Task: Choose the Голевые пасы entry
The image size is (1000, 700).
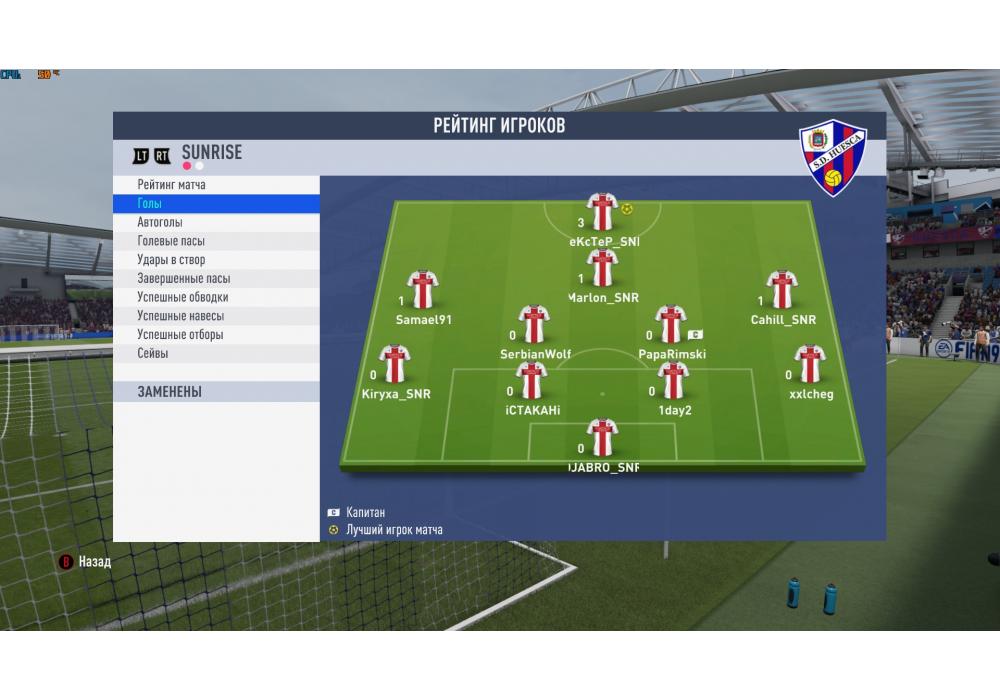Action: point(171,241)
